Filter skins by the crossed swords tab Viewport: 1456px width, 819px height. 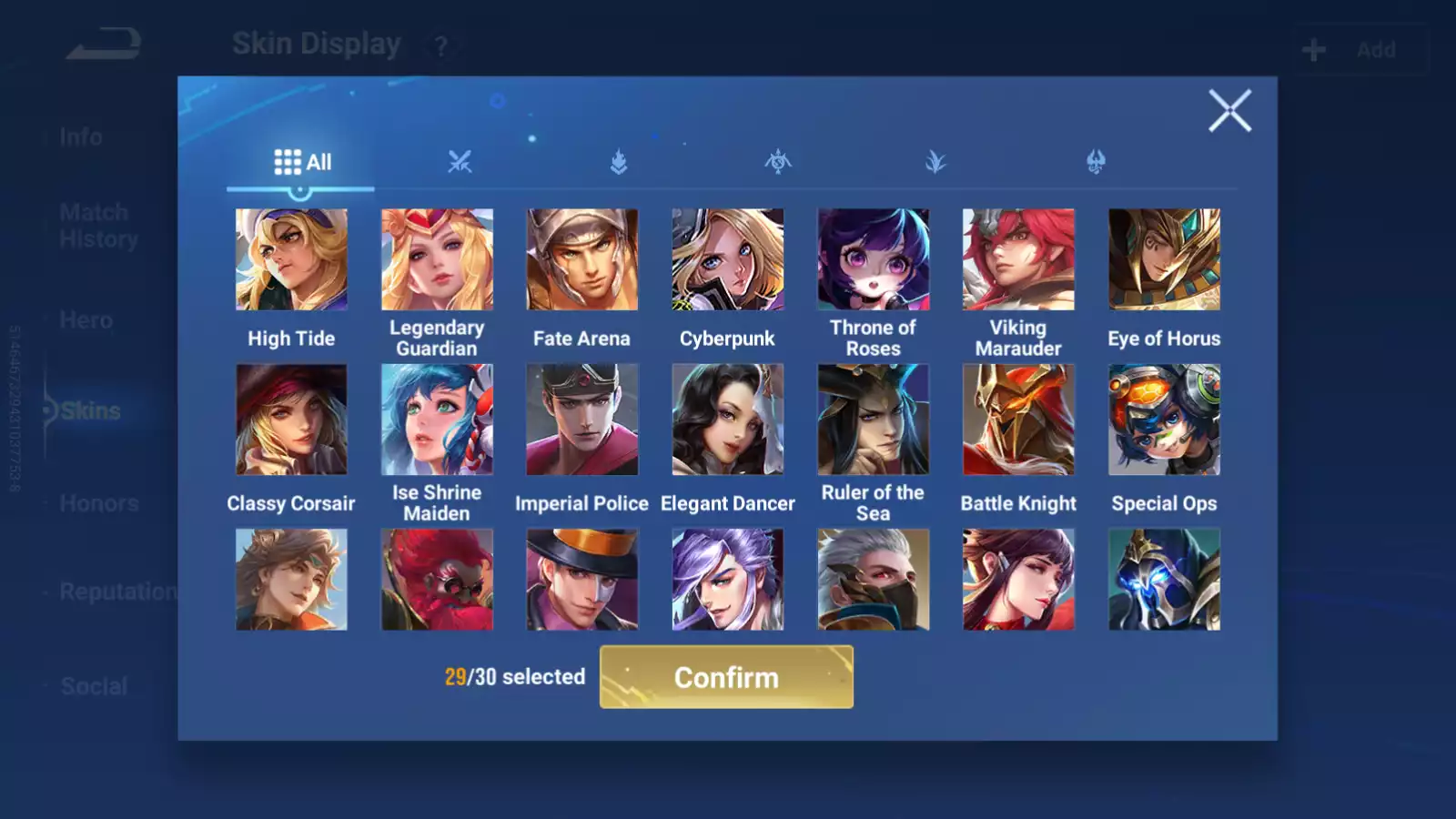pos(460,162)
